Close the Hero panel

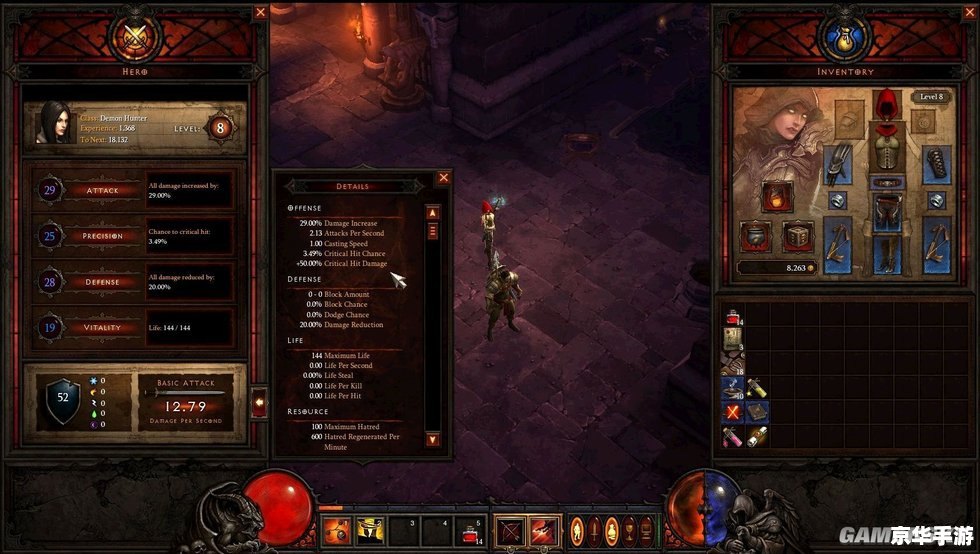point(260,12)
